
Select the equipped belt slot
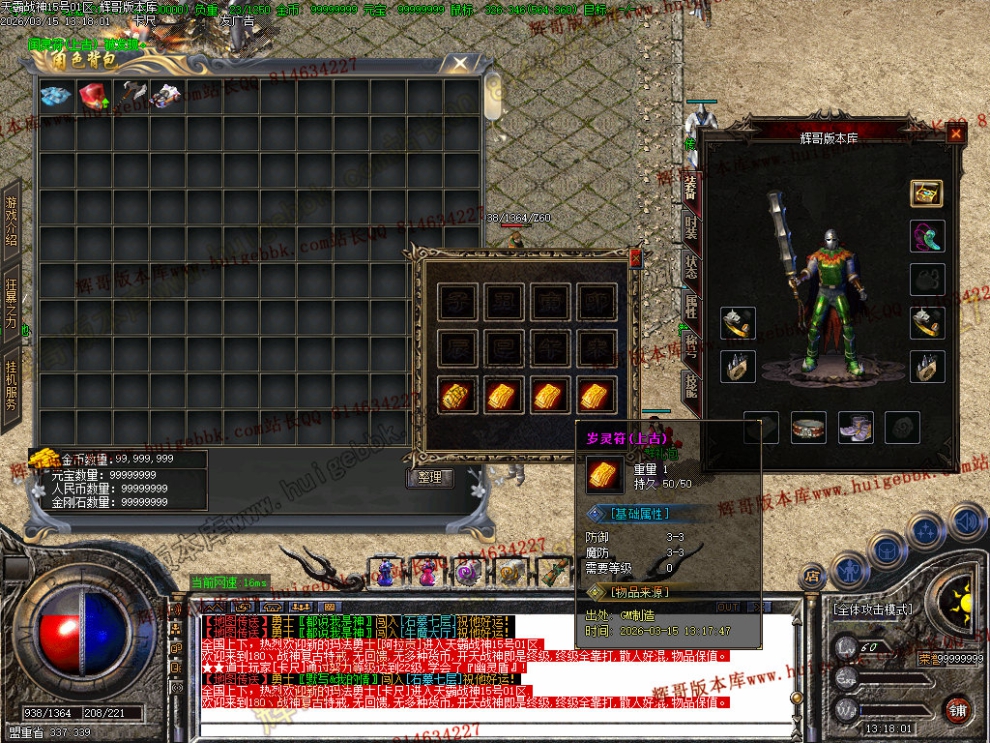point(808,427)
